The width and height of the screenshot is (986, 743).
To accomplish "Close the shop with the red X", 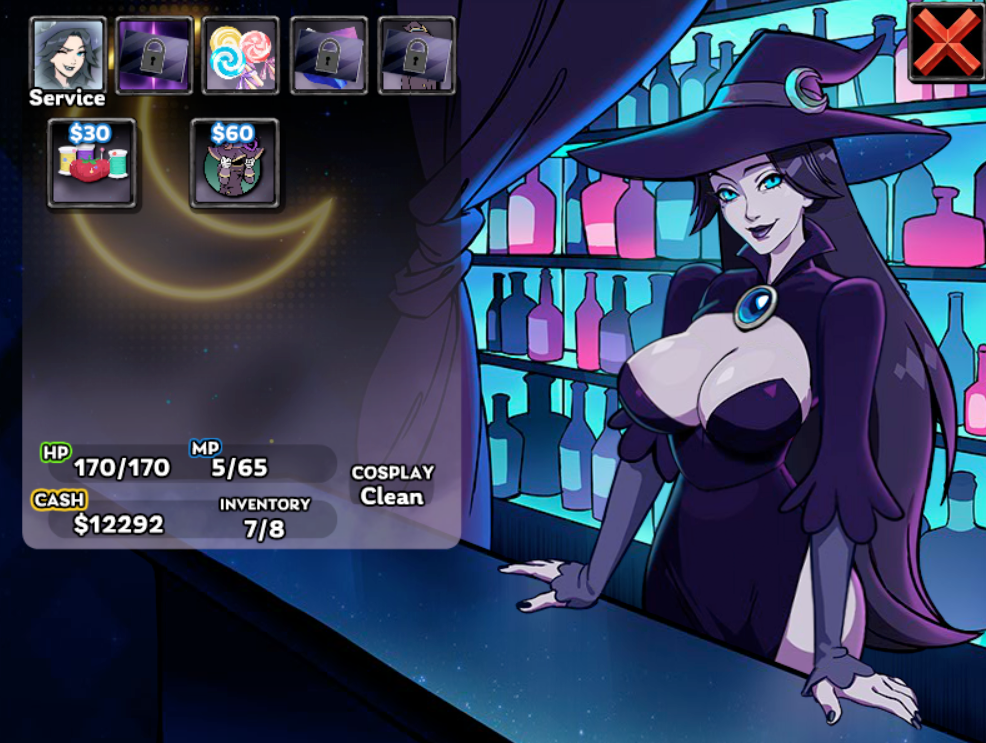I will pyautogui.click(x=945, y=44).
